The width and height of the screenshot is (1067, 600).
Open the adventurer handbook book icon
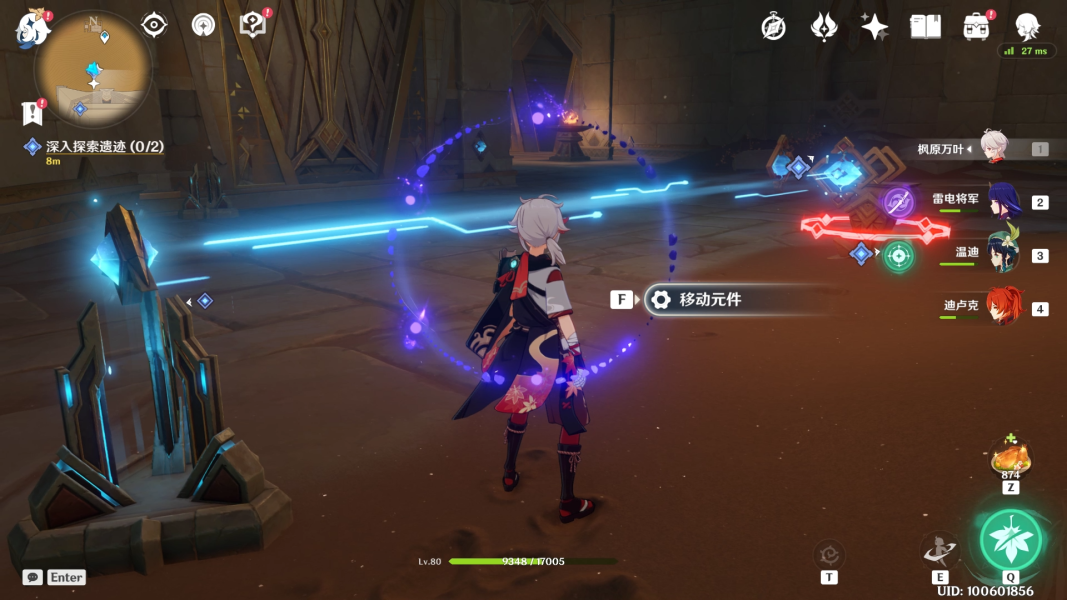926,27
